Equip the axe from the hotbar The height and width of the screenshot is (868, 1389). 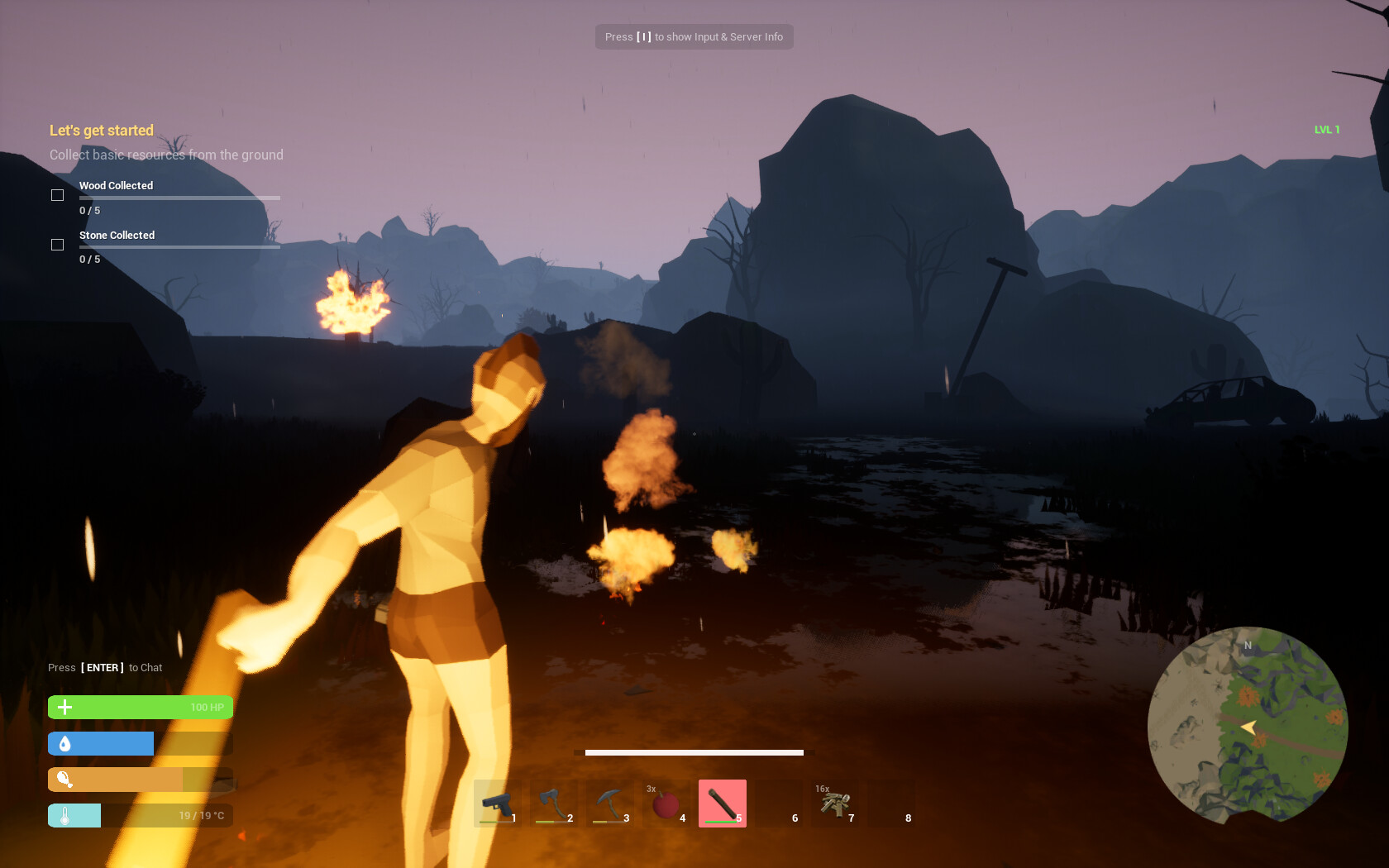[553, 804]
